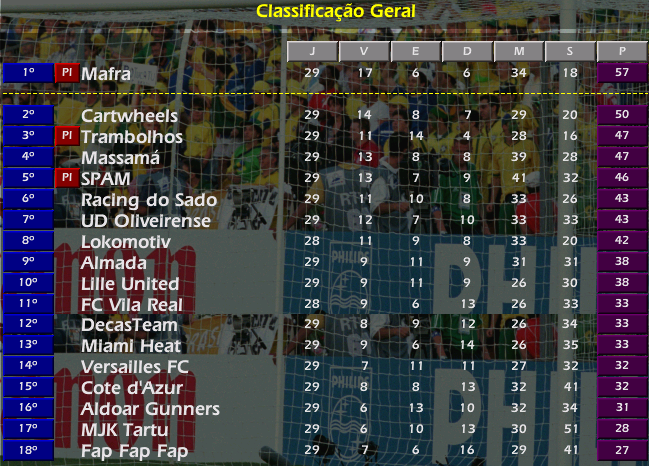Select the Fap Fap Fap team

[135, 451]
